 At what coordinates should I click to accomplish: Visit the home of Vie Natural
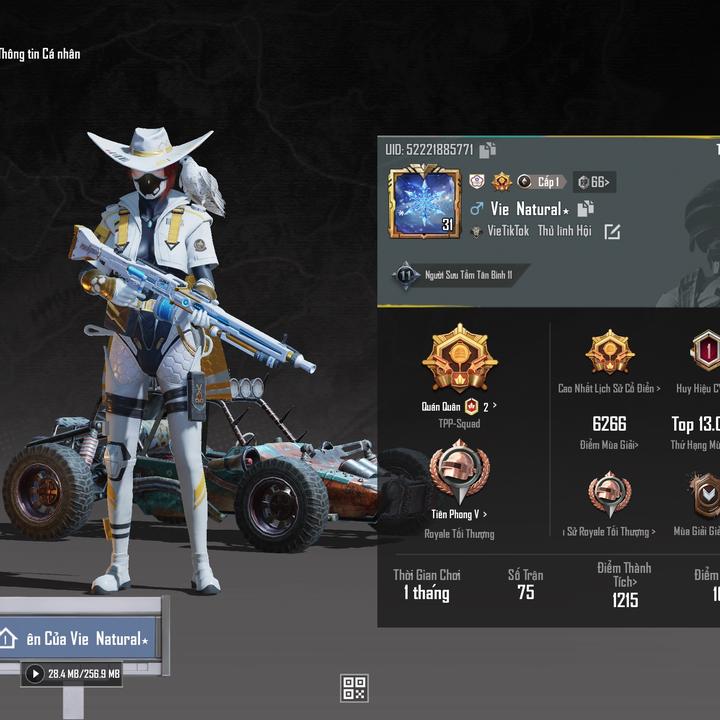[x=80, y=638]
